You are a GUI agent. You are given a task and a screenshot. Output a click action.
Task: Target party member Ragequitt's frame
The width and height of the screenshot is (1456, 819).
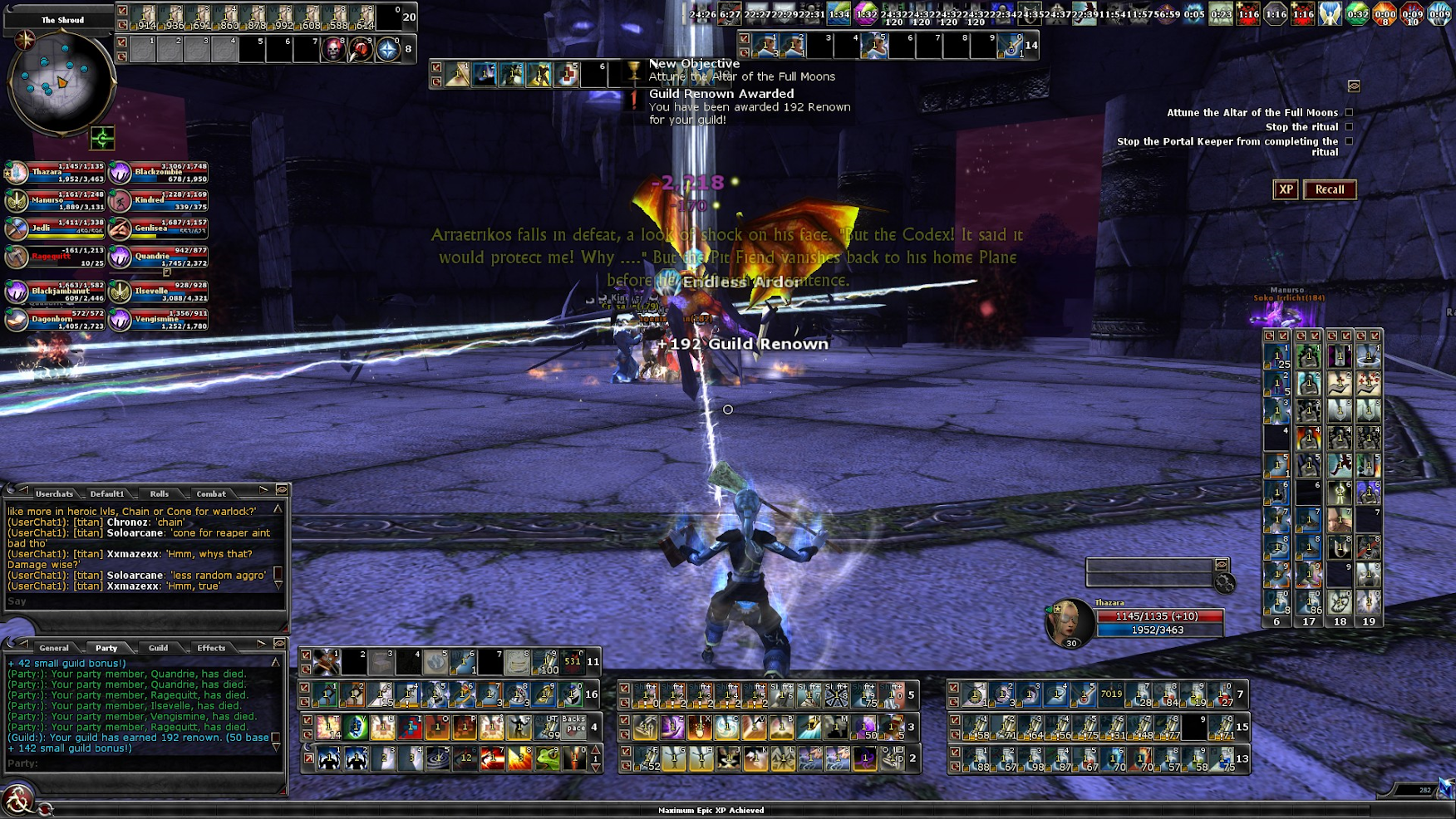[x=56, y=257]
